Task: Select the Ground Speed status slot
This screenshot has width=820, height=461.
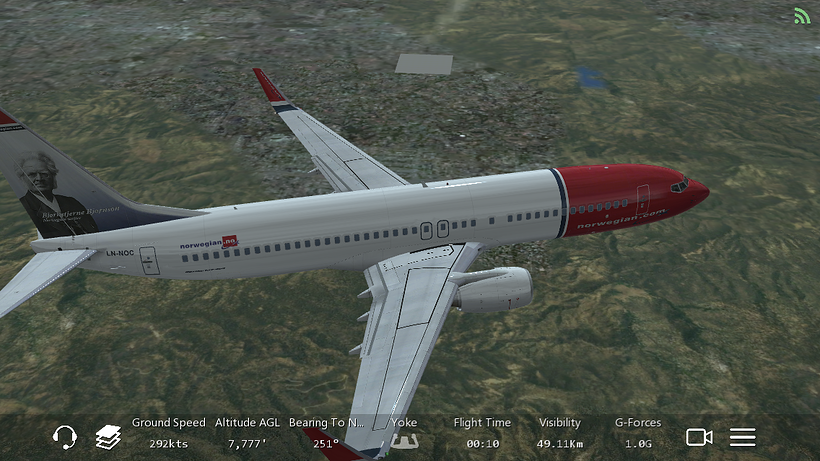Action: [x=168, y=433]
